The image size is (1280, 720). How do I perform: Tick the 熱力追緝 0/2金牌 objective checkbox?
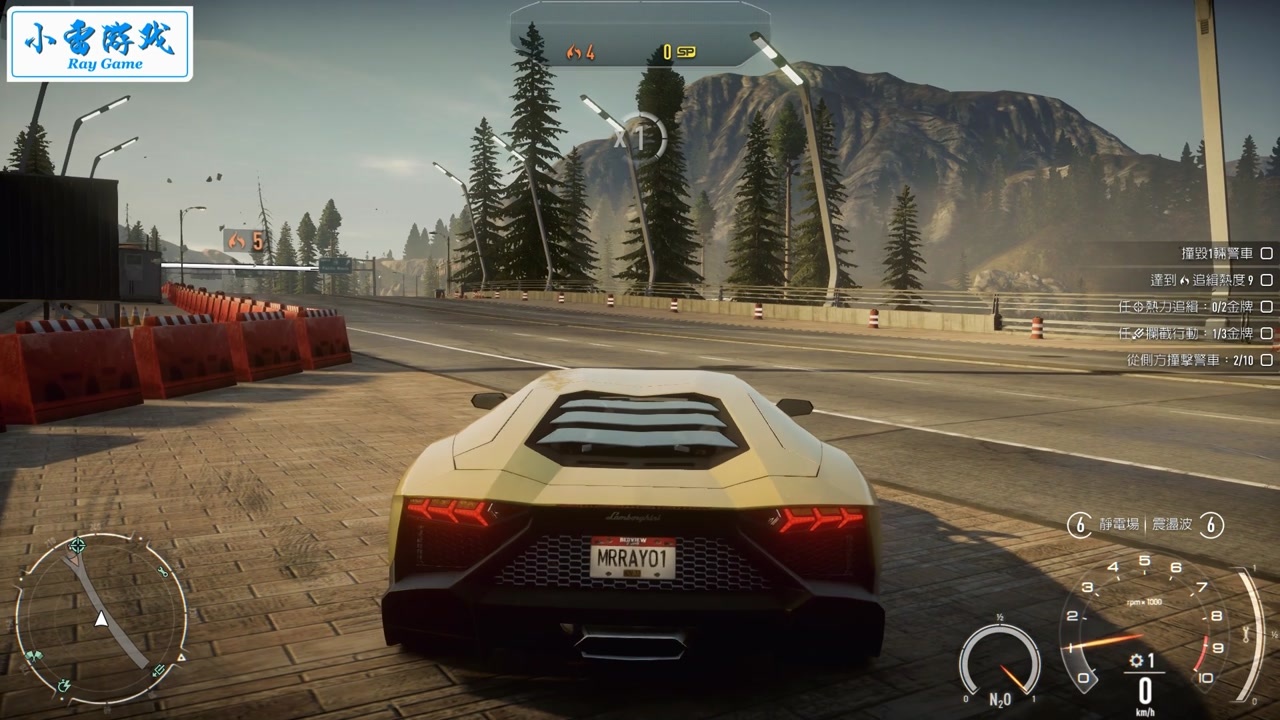(1266, 307)
